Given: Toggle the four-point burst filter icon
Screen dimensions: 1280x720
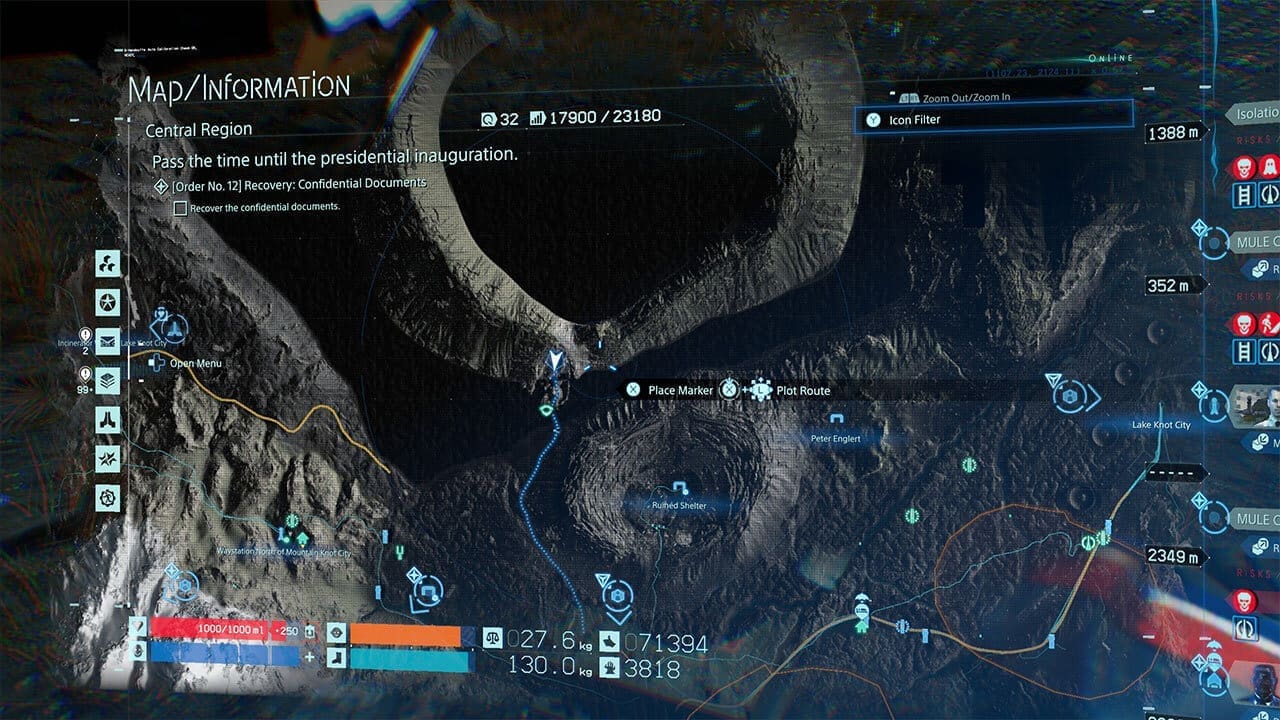Looking at the screenshot, I should [107, 458].
